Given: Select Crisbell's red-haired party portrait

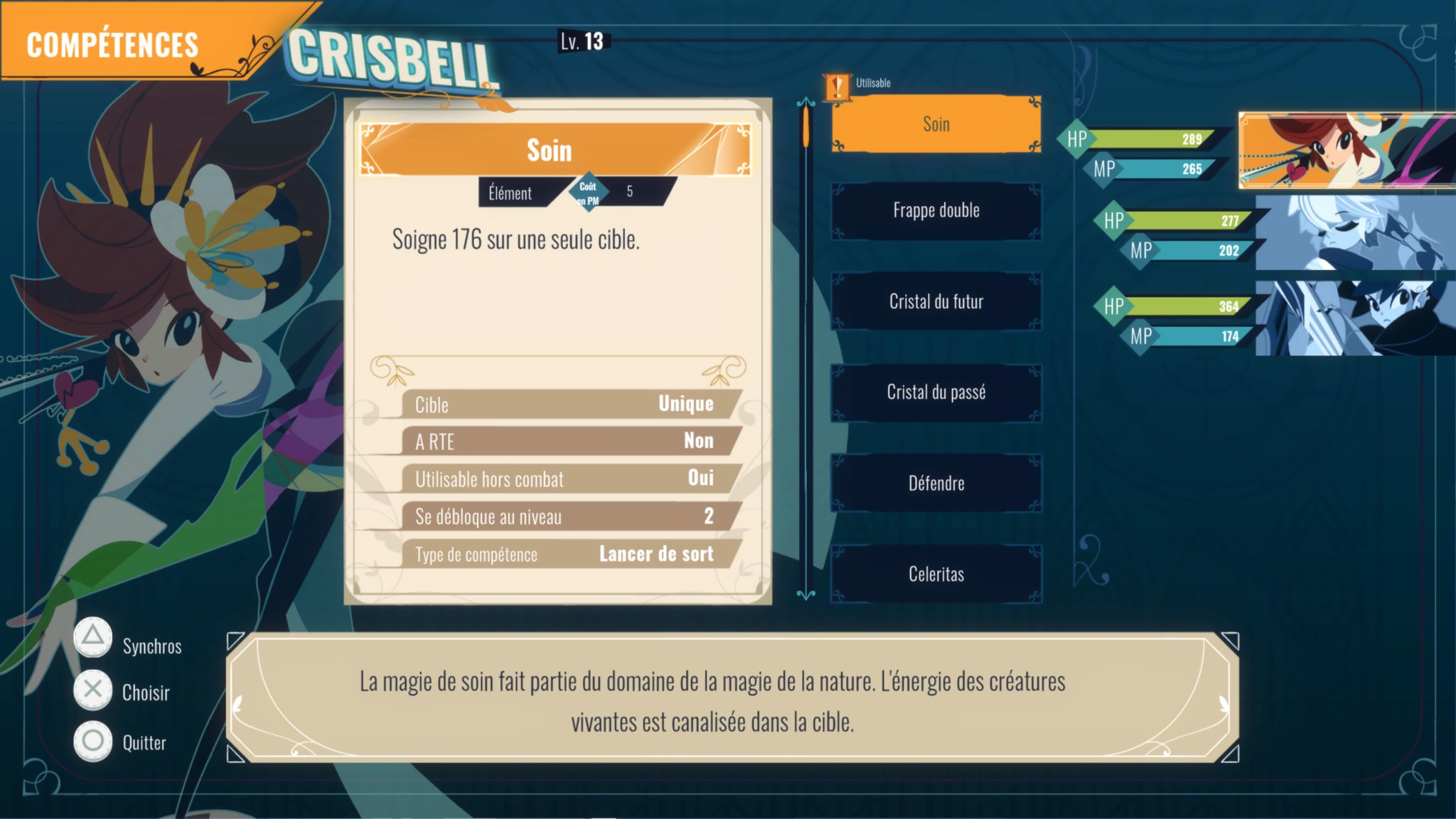Looking at the screenshot, I should coord(1345,150).
